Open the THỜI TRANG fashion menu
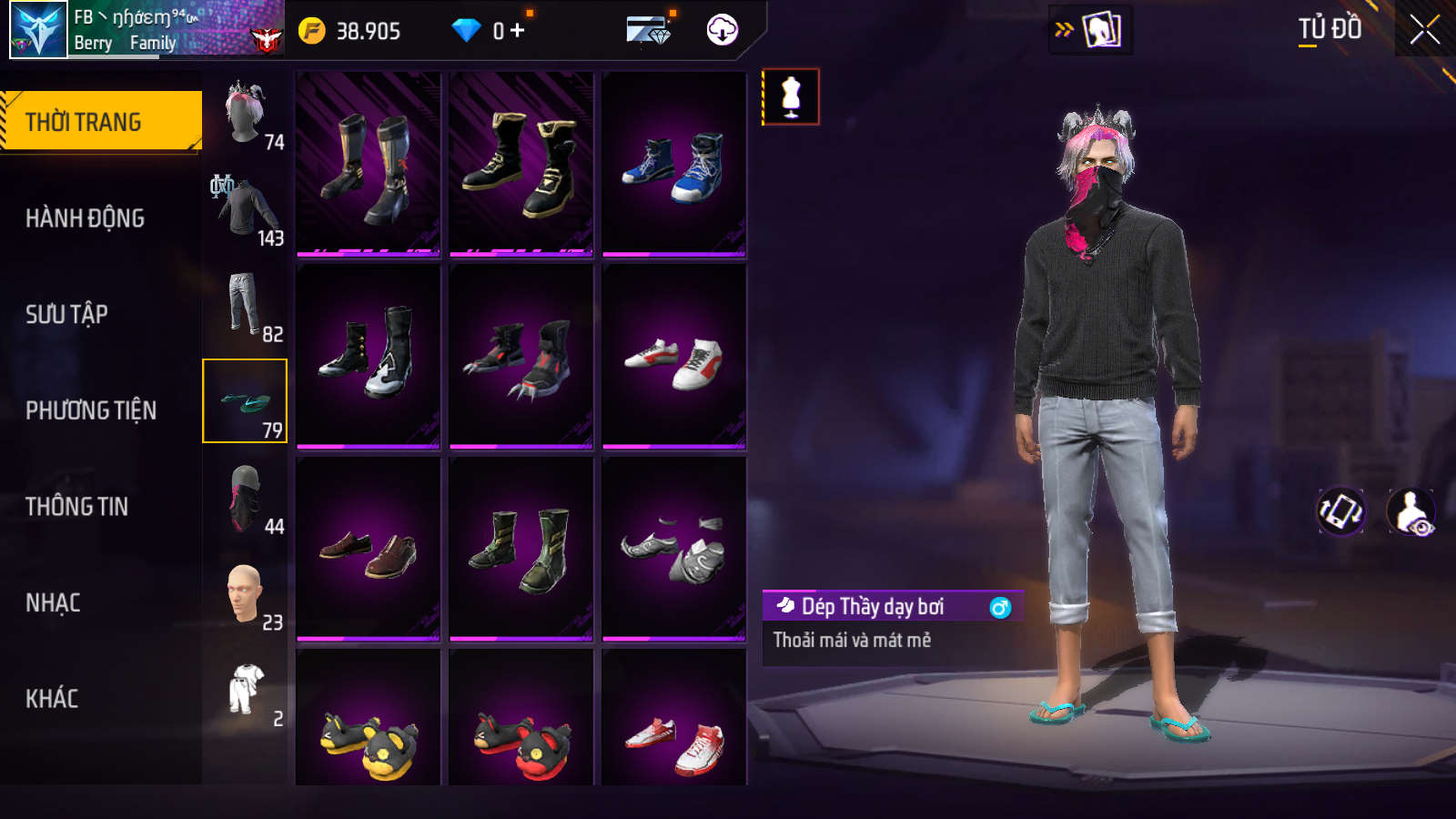Screen dimensions: 1456x819 point(100,121)
